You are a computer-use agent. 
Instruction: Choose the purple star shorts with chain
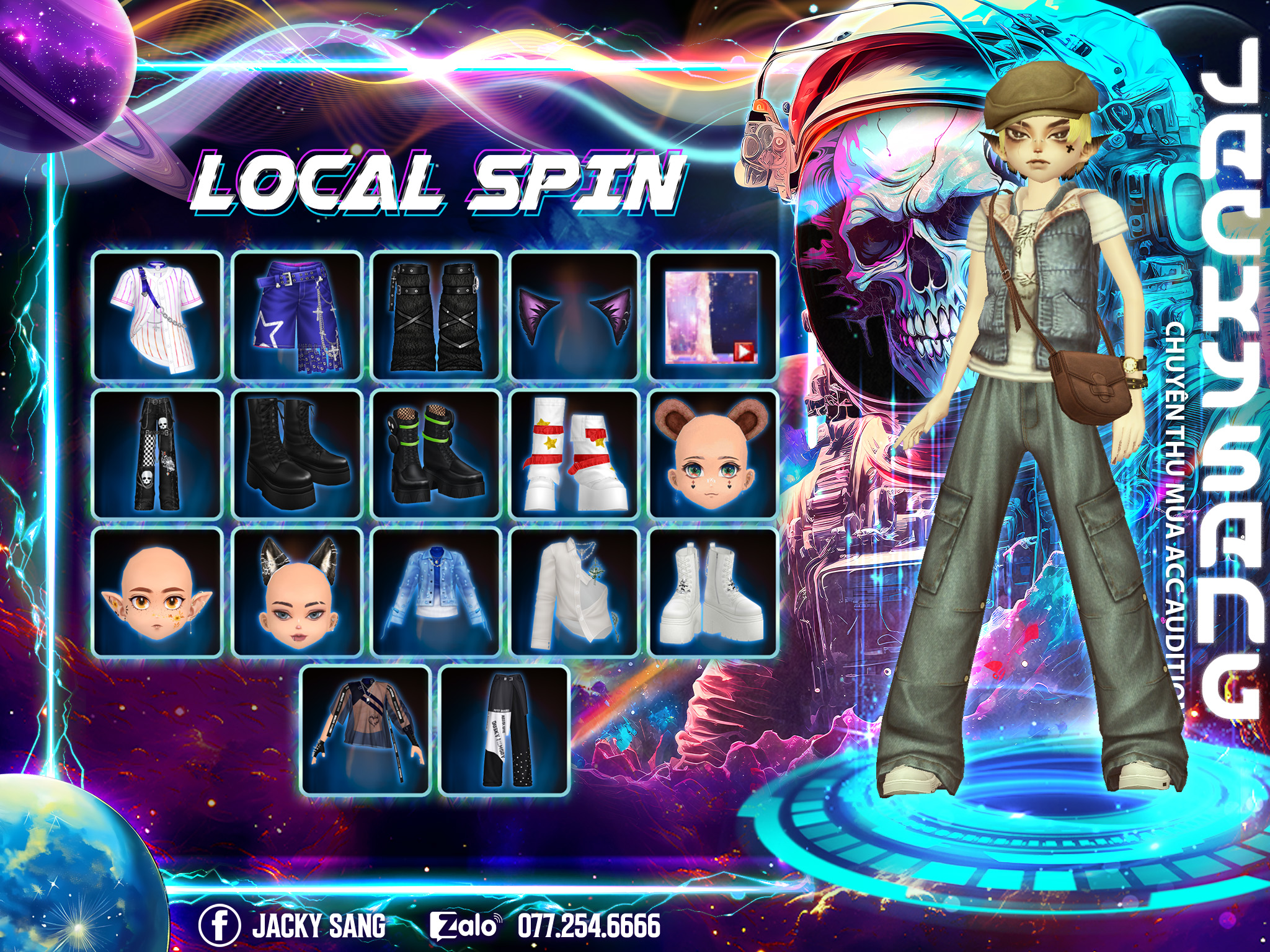pyautogui.click(x=297, y=315)
